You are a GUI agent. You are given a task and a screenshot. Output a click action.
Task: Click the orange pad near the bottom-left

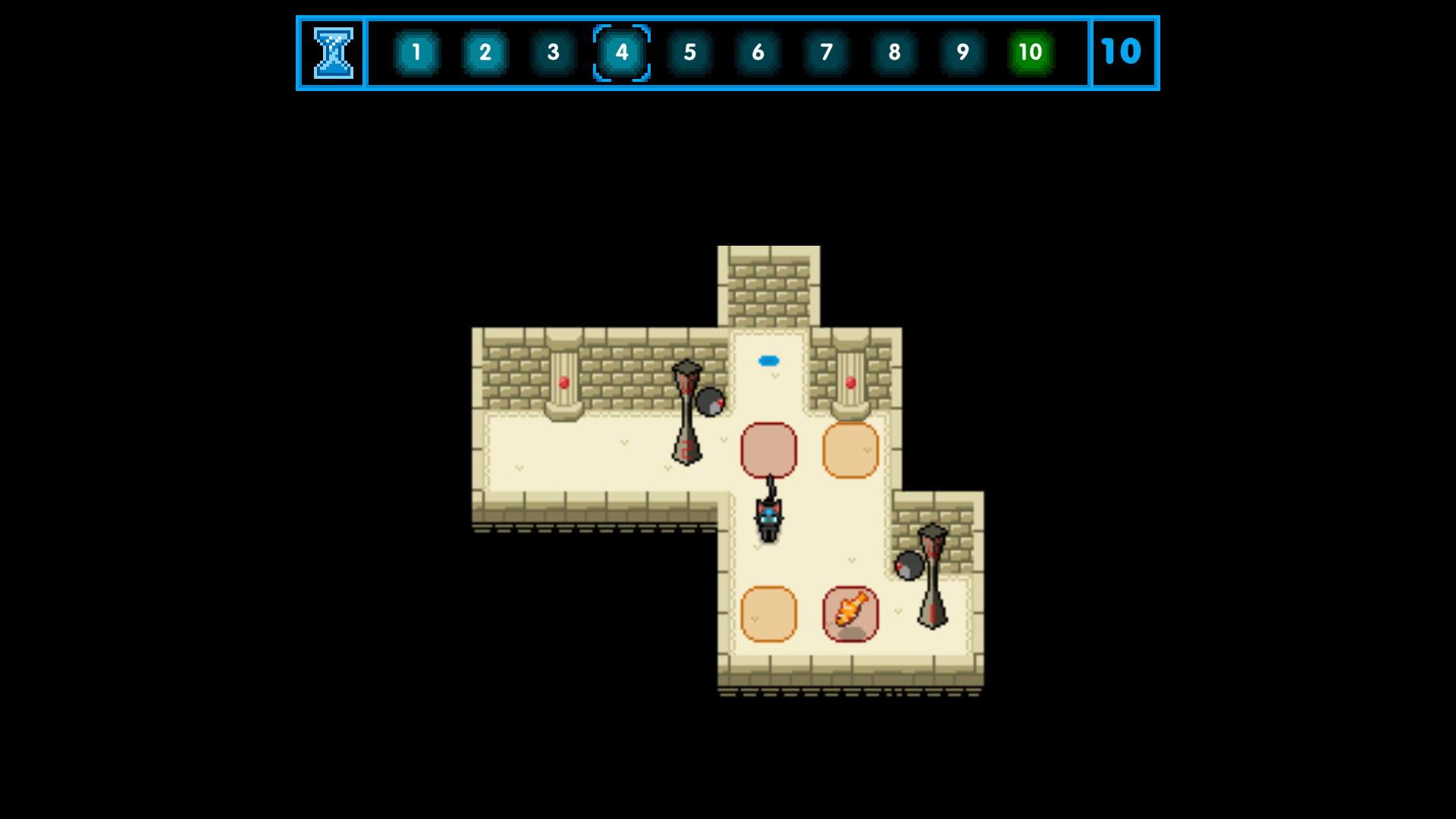click(769, 616)
